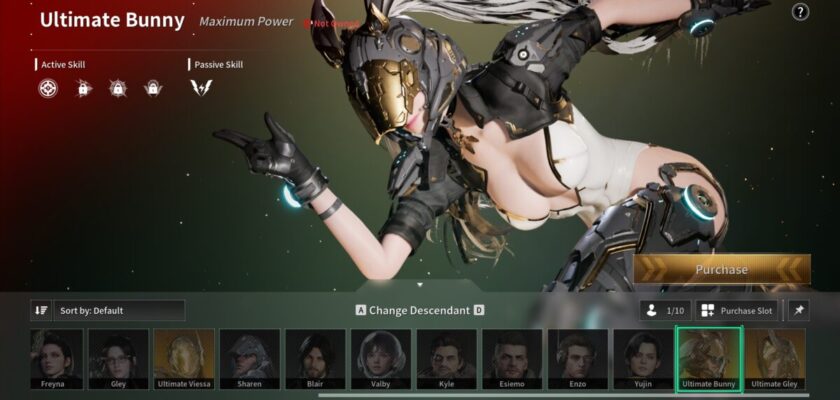Screen dimensions: 840x400
Task: Select the Freyna descendant portrait
Action: point(54,357)
